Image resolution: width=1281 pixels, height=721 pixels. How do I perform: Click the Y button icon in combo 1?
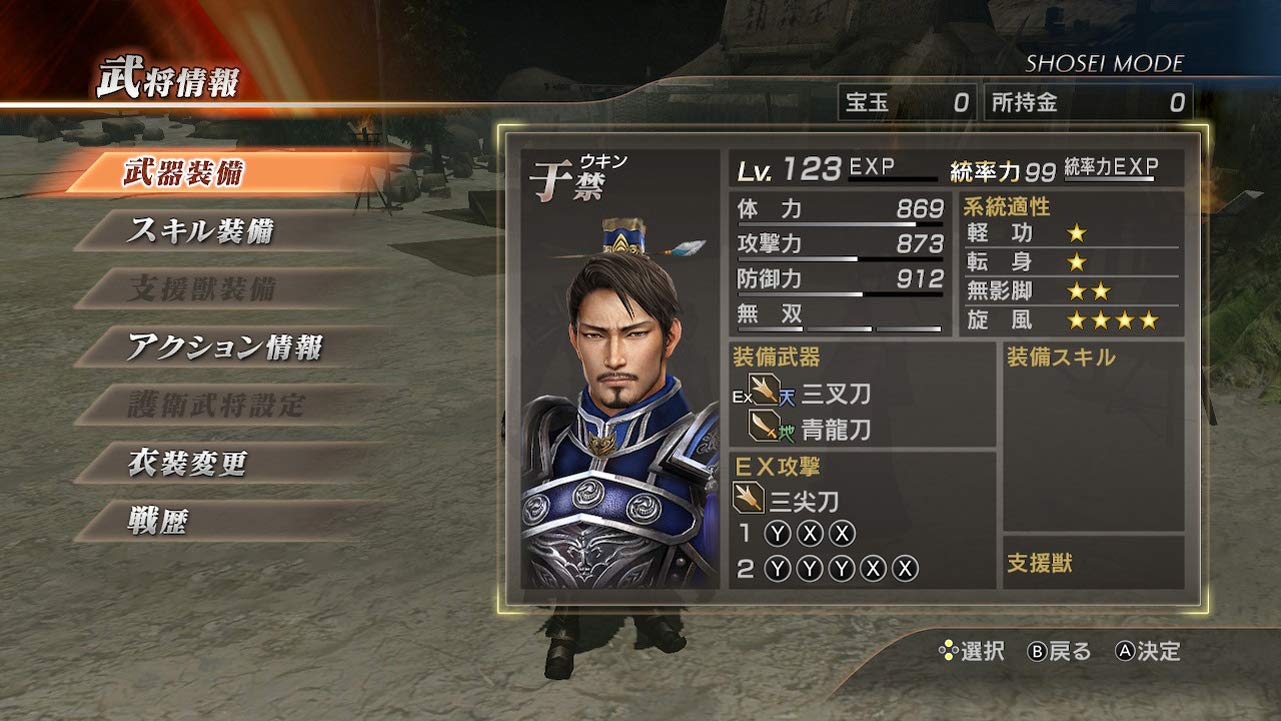[x=776, y=532]
